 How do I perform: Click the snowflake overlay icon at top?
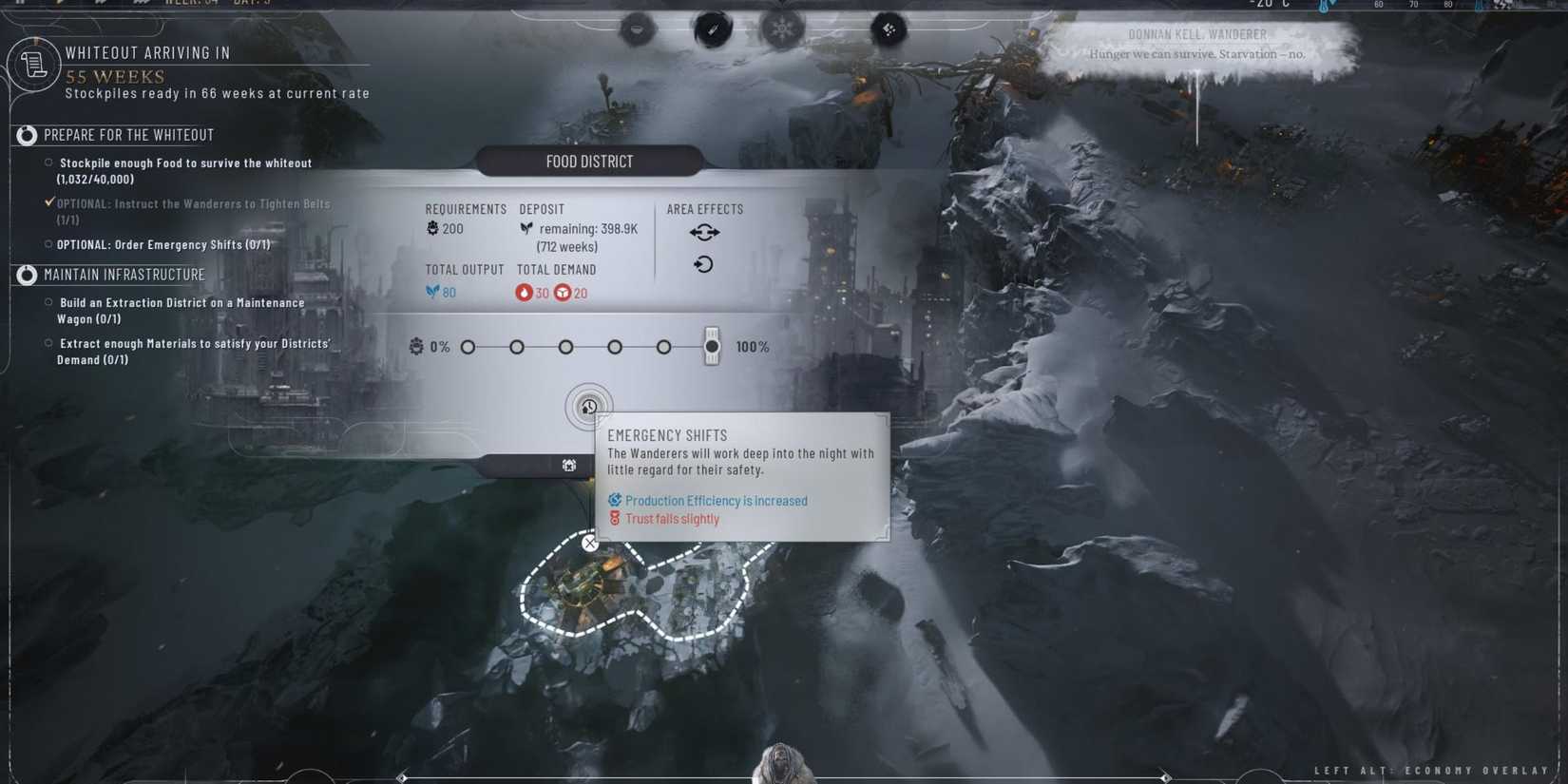783,29
